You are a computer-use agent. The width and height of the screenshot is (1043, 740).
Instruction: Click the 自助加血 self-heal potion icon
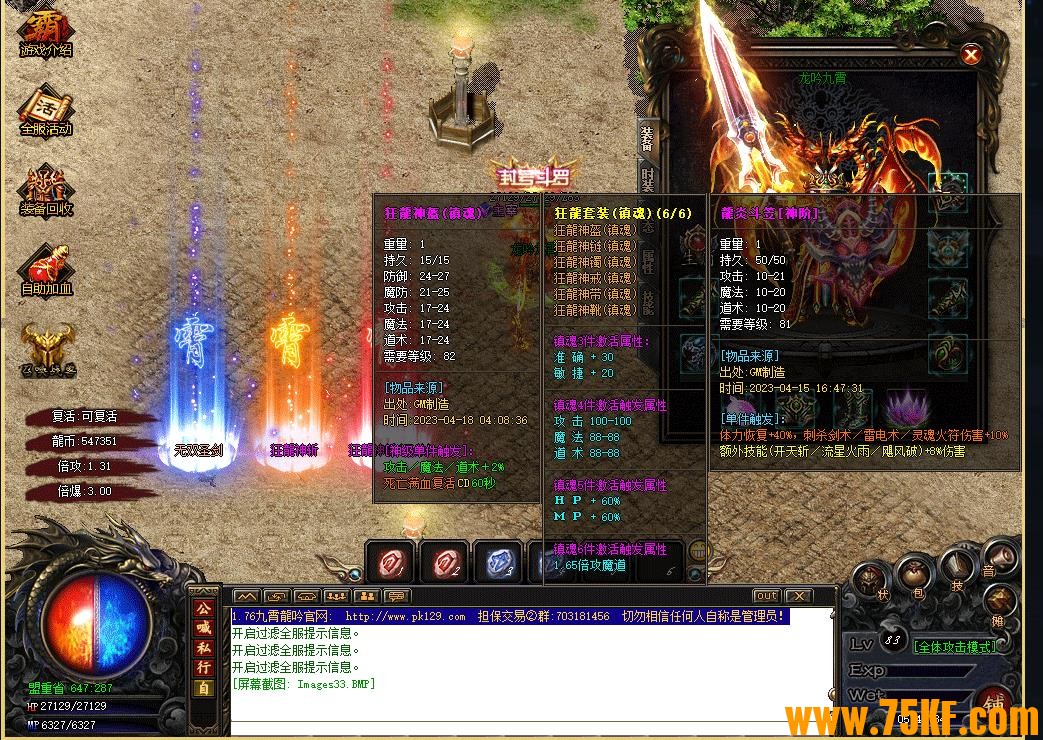45,266
